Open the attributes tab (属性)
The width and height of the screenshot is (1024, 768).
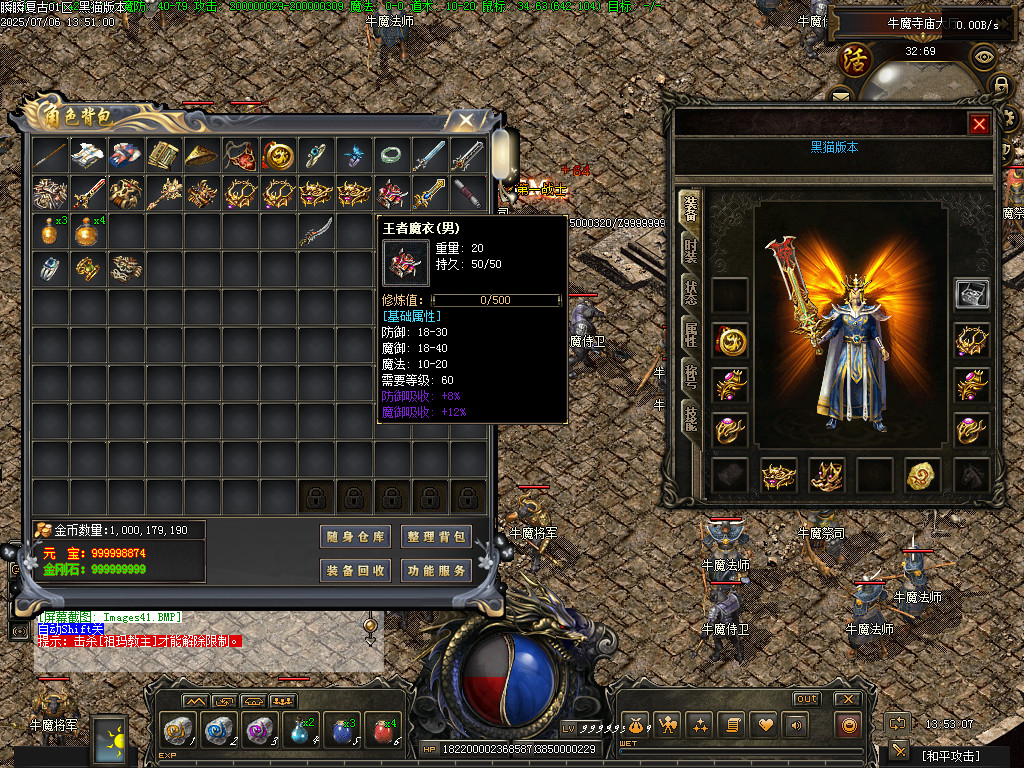(x=690, y=335)
